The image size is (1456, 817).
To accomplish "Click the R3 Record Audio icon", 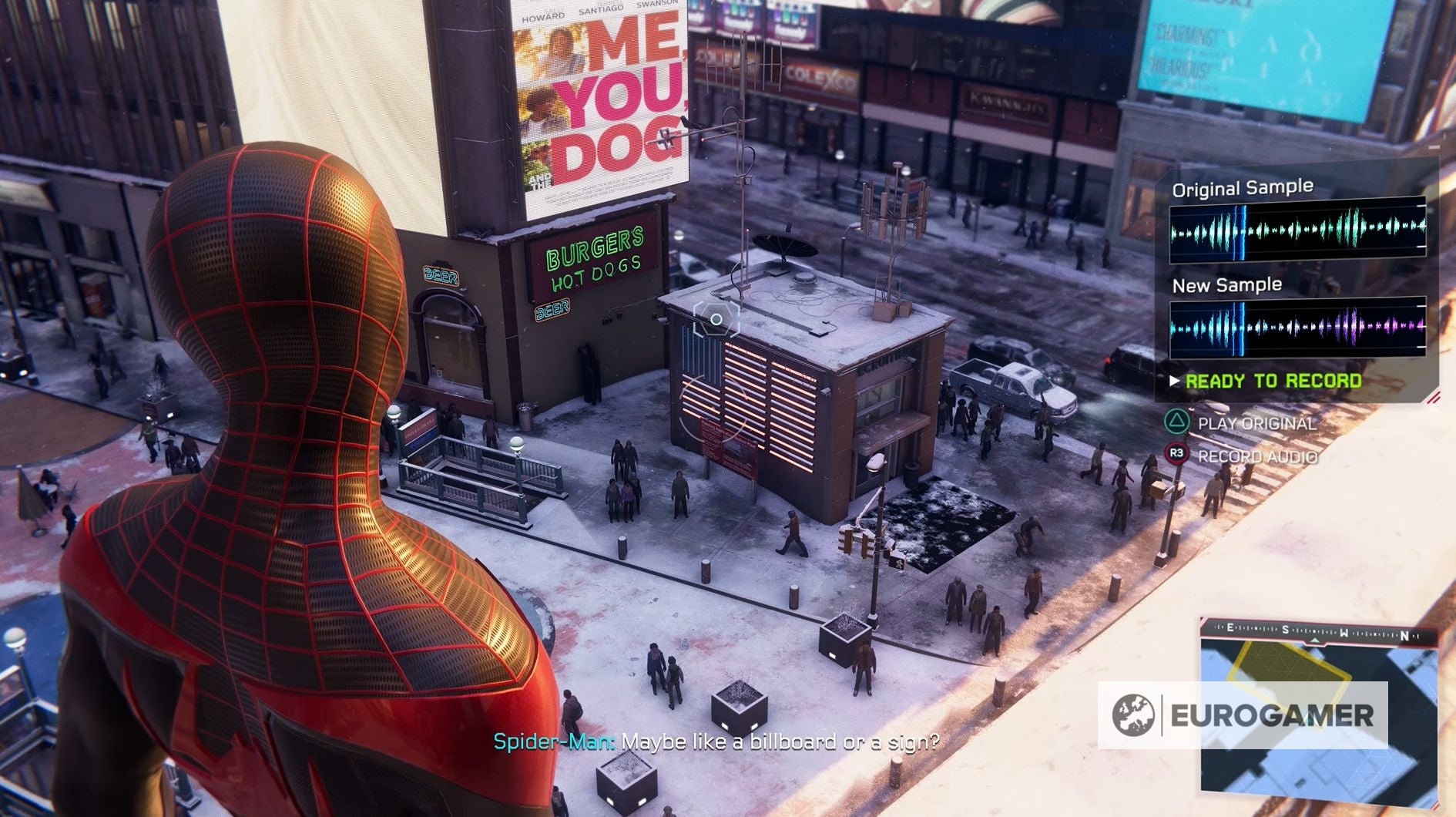I will tap(1177, 455).
